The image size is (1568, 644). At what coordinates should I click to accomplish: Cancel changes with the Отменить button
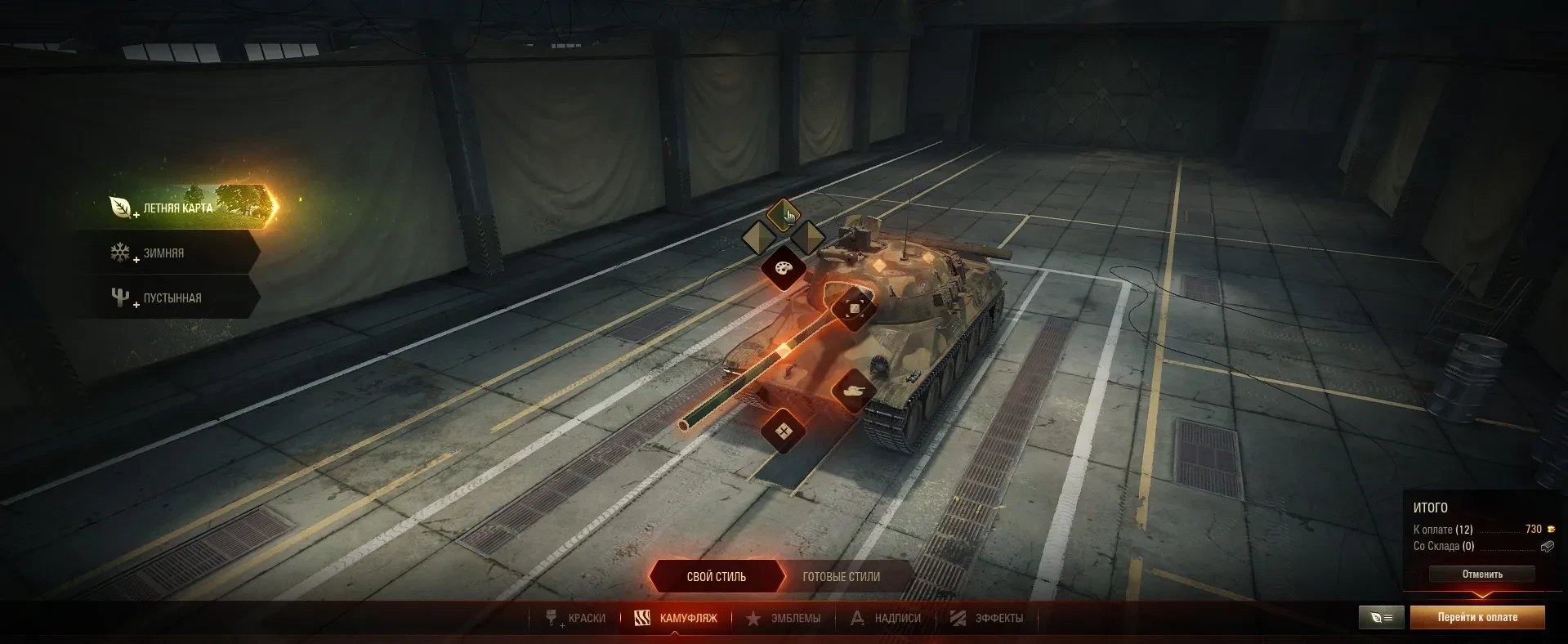pyautogui.click(x=1481, y=575)
